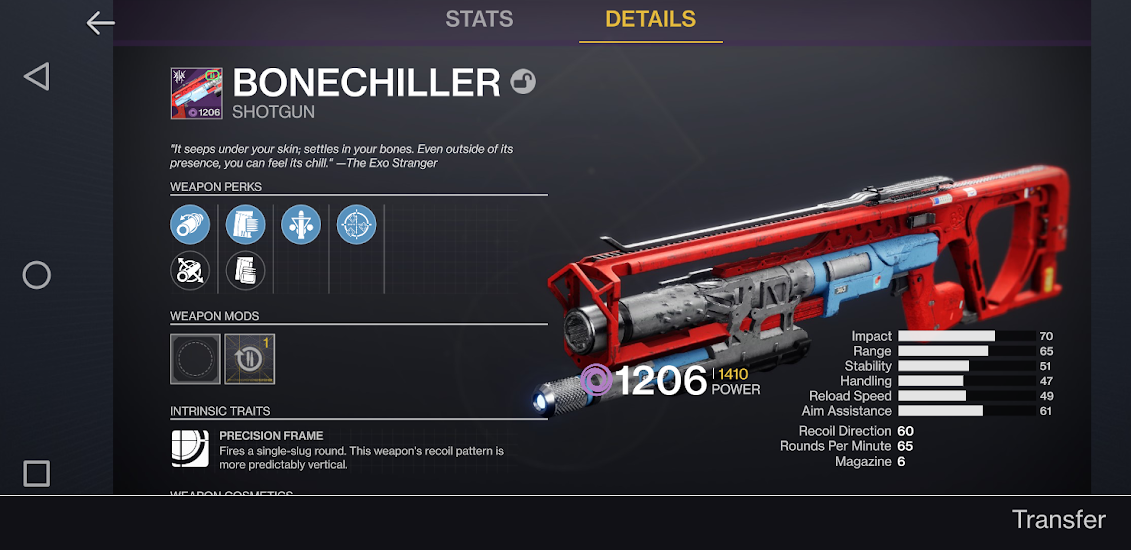
Task: Tap the Android back triangle button
Action: click(36, 77)
